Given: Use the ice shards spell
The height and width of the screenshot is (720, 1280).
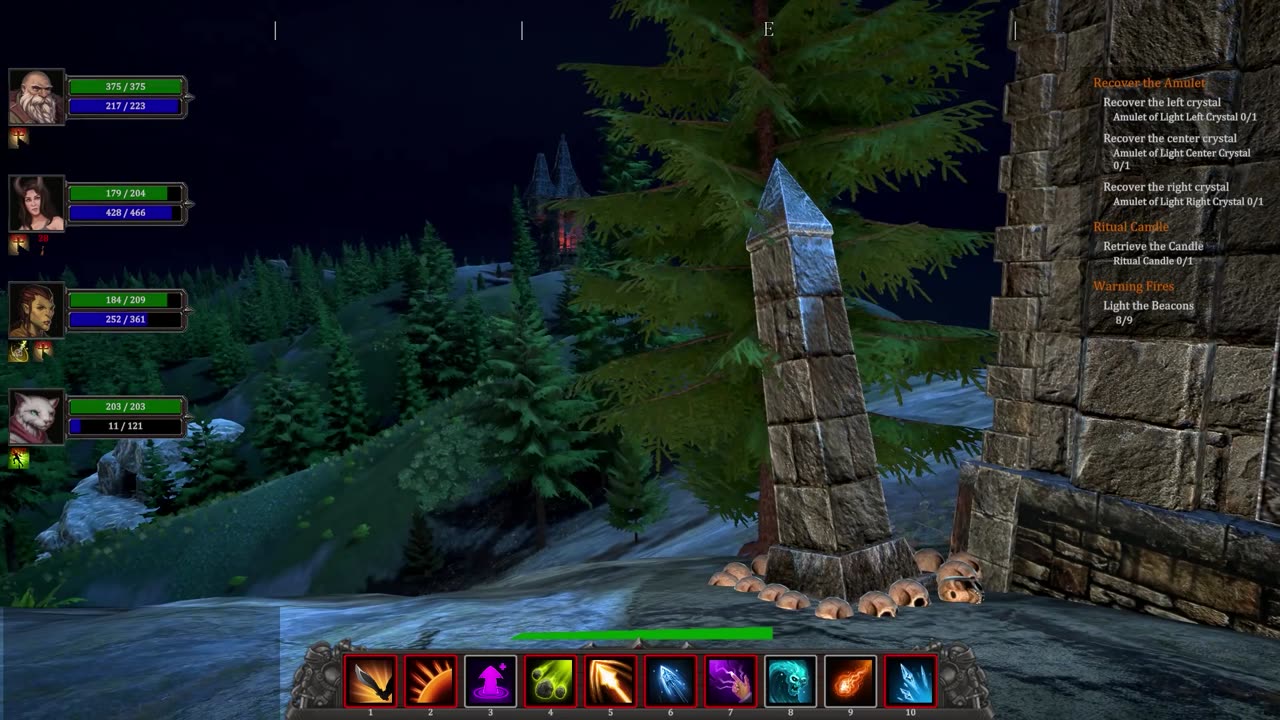Looking at the screenshot, I should (x=910, y=681).
